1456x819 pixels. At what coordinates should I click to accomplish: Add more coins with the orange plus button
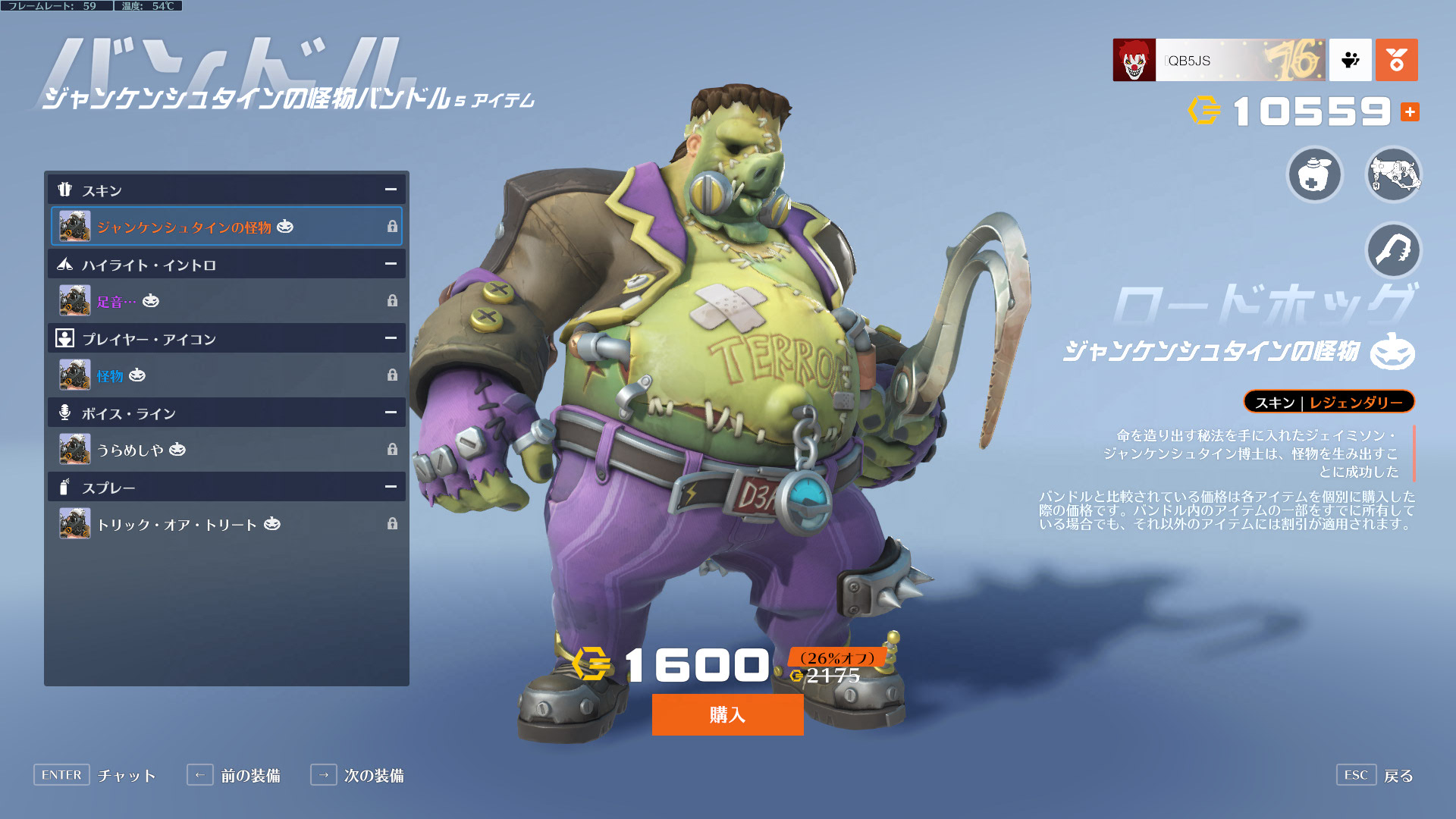(x=1410, y=112)
